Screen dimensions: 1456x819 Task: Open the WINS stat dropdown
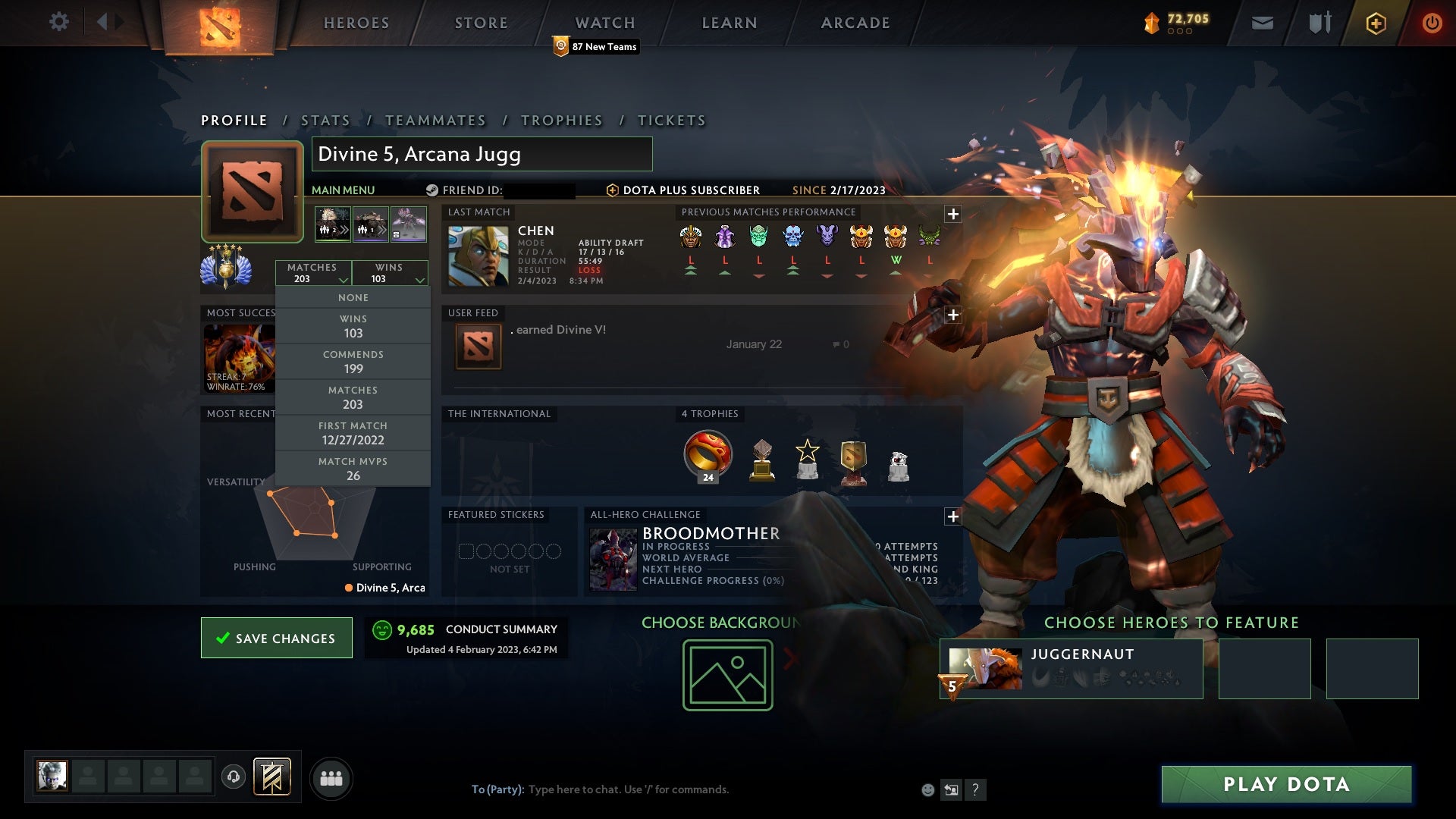pyautogui.click(x=390, y=273)
